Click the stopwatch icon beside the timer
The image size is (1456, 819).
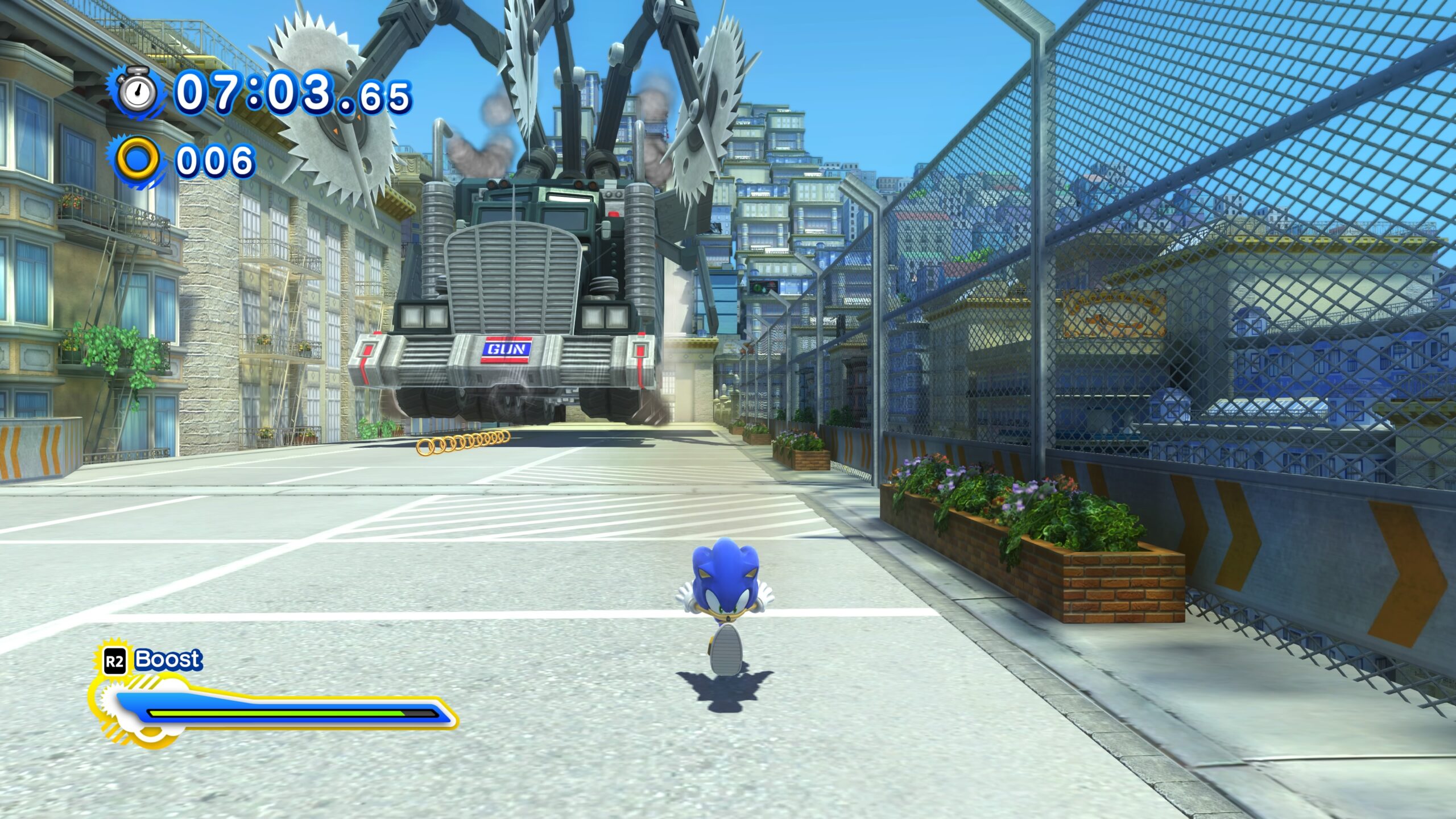point(138,92)
